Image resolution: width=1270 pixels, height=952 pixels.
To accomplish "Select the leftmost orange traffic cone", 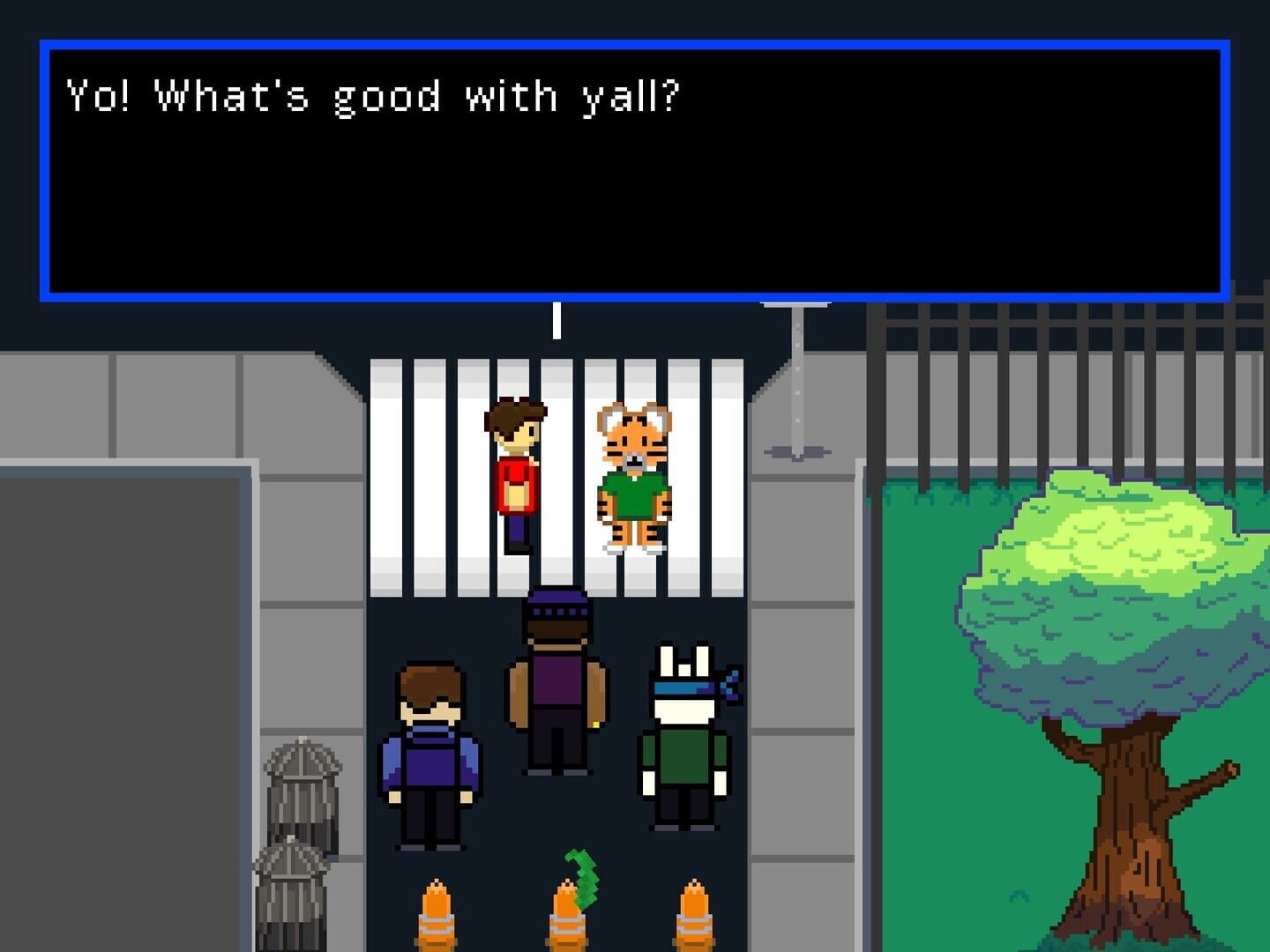I will point(438,917).
